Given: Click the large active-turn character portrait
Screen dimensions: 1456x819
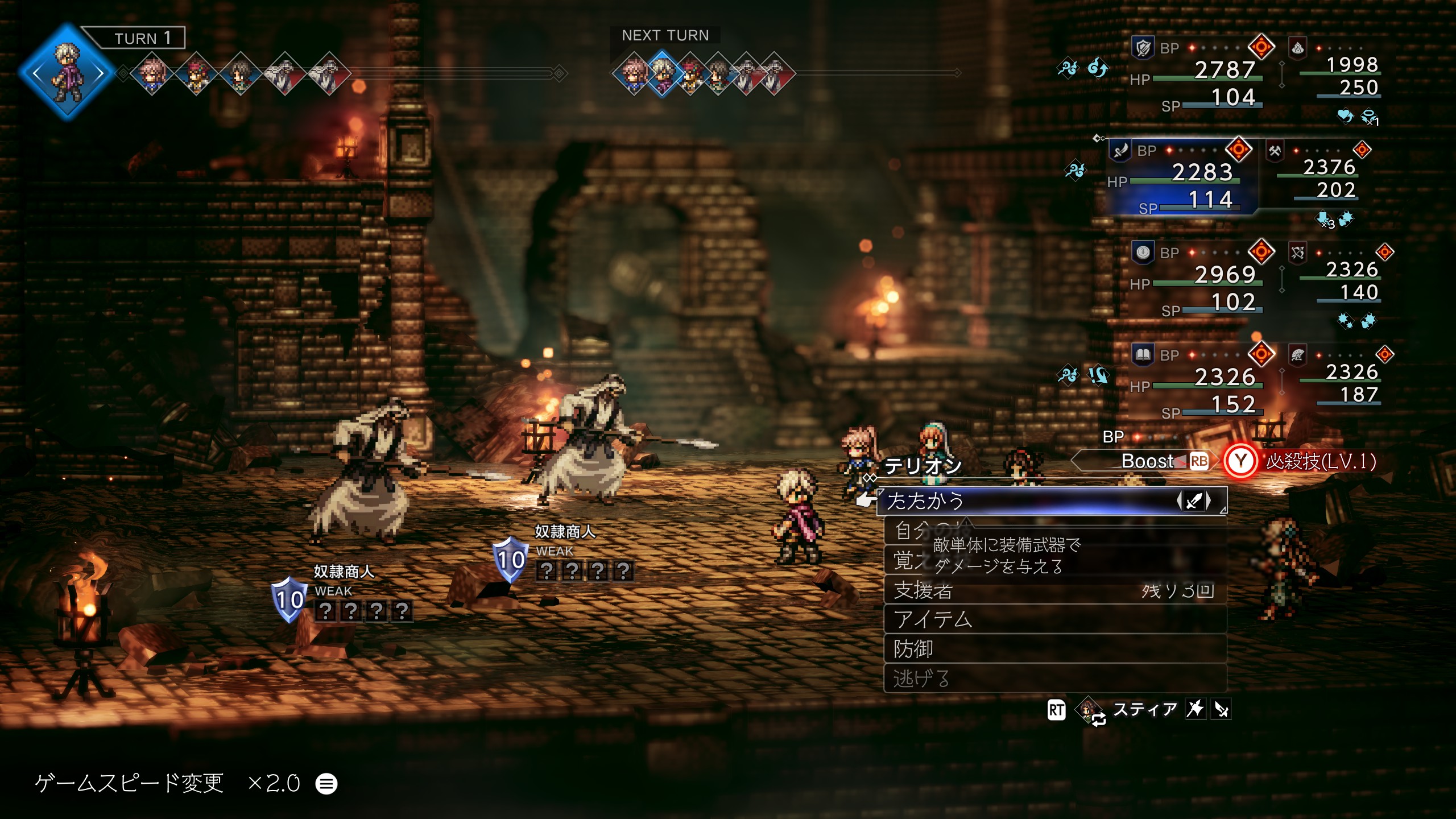Looking at the screenshot, I should (68, 72).
